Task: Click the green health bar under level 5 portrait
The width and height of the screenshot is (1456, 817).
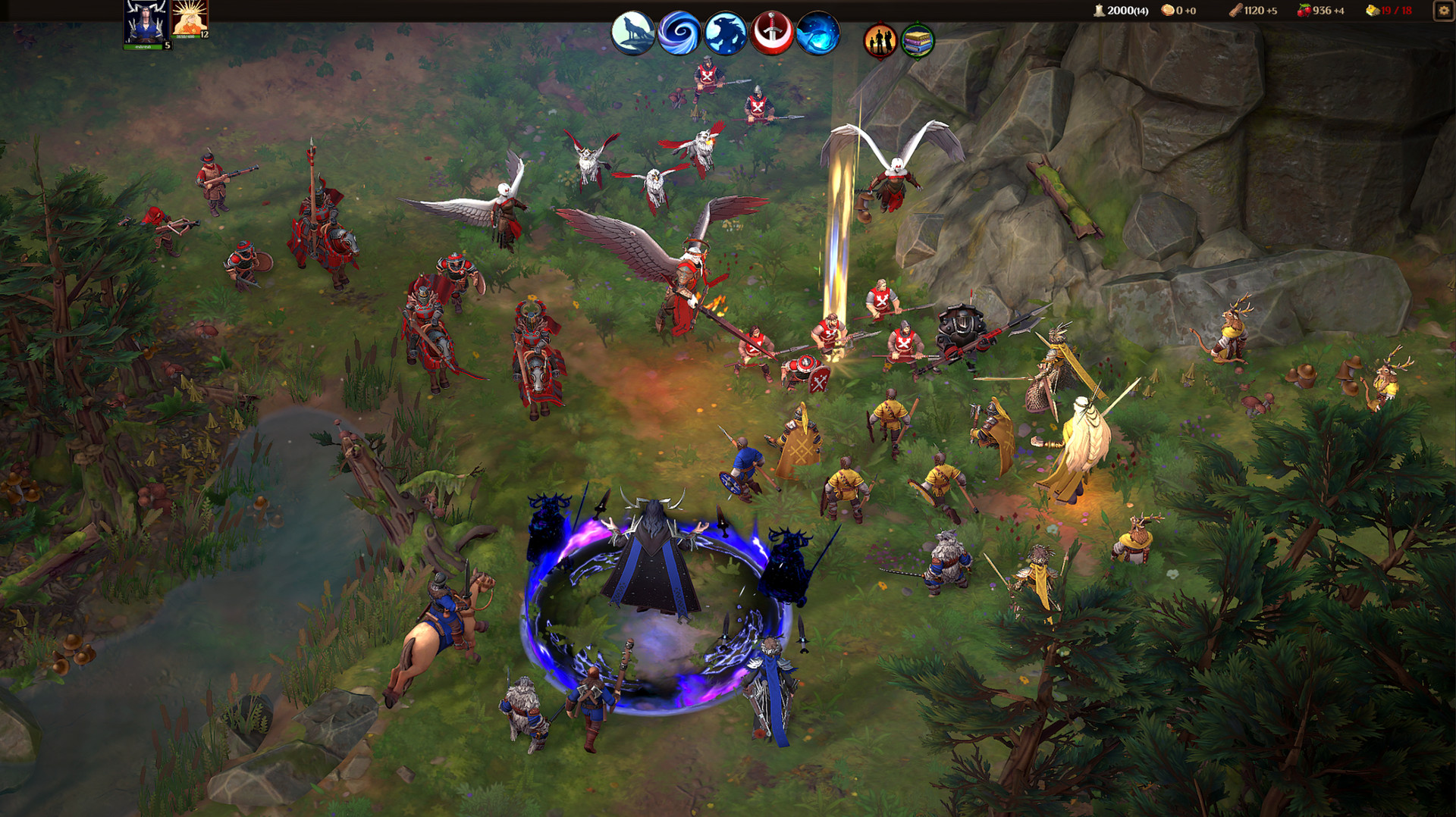Action: [144, 47]
